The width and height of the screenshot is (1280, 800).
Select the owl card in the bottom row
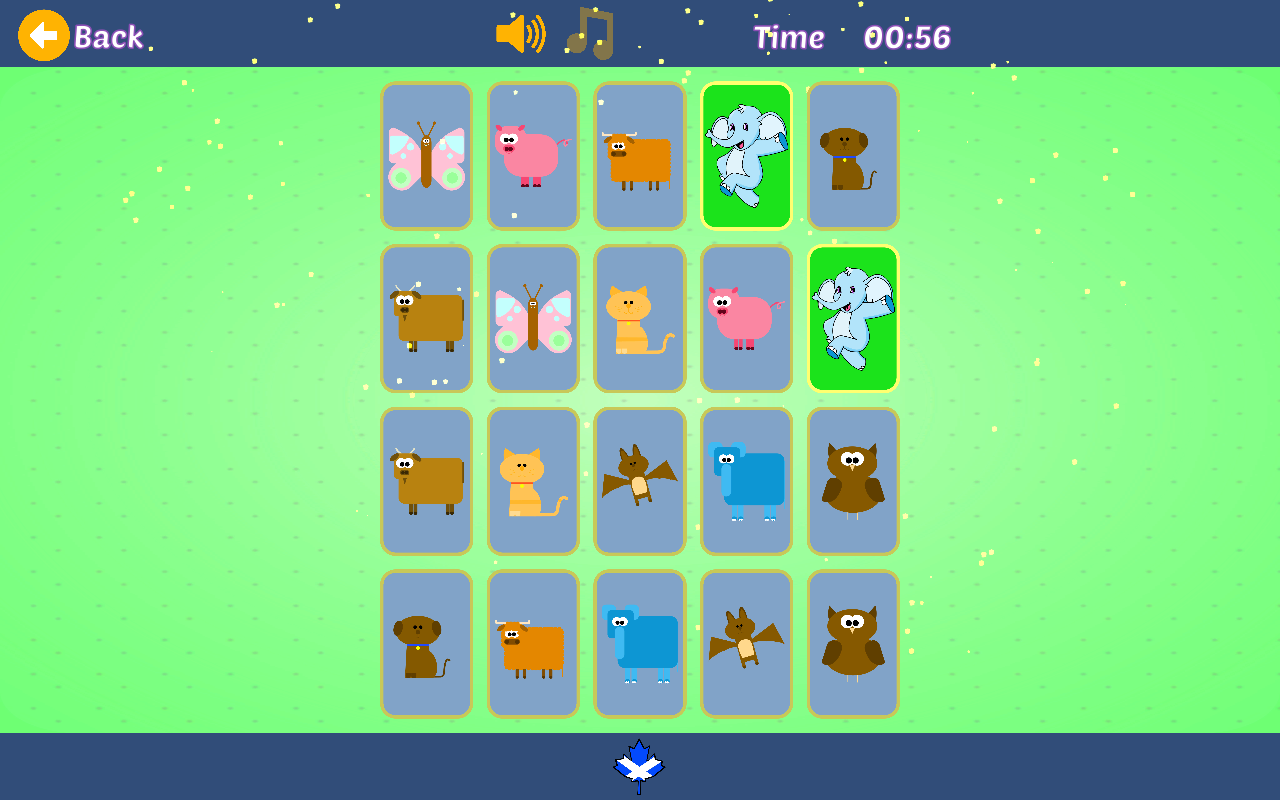(x=852, y=643)
